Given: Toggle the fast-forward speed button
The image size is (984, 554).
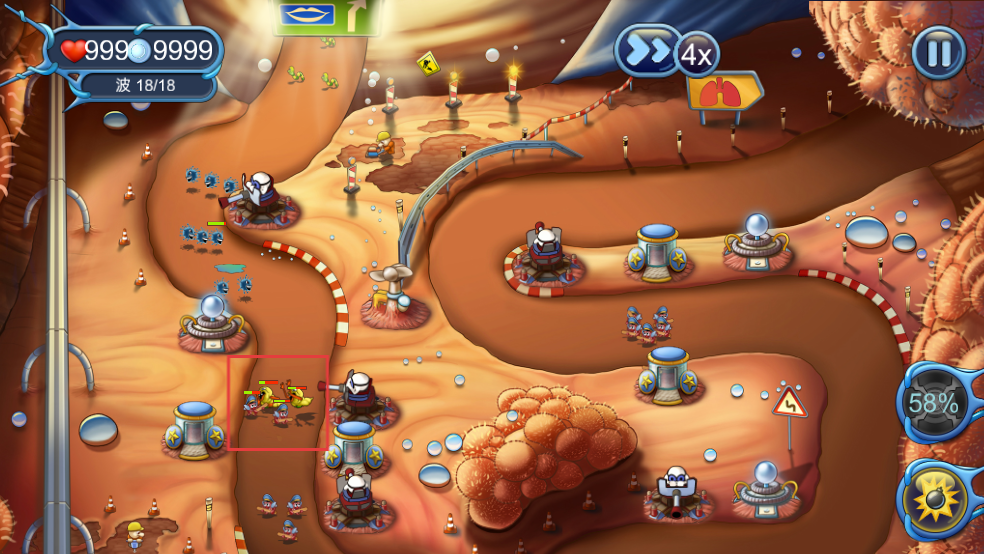Looking at the screenshot, I should pos(648,51).
